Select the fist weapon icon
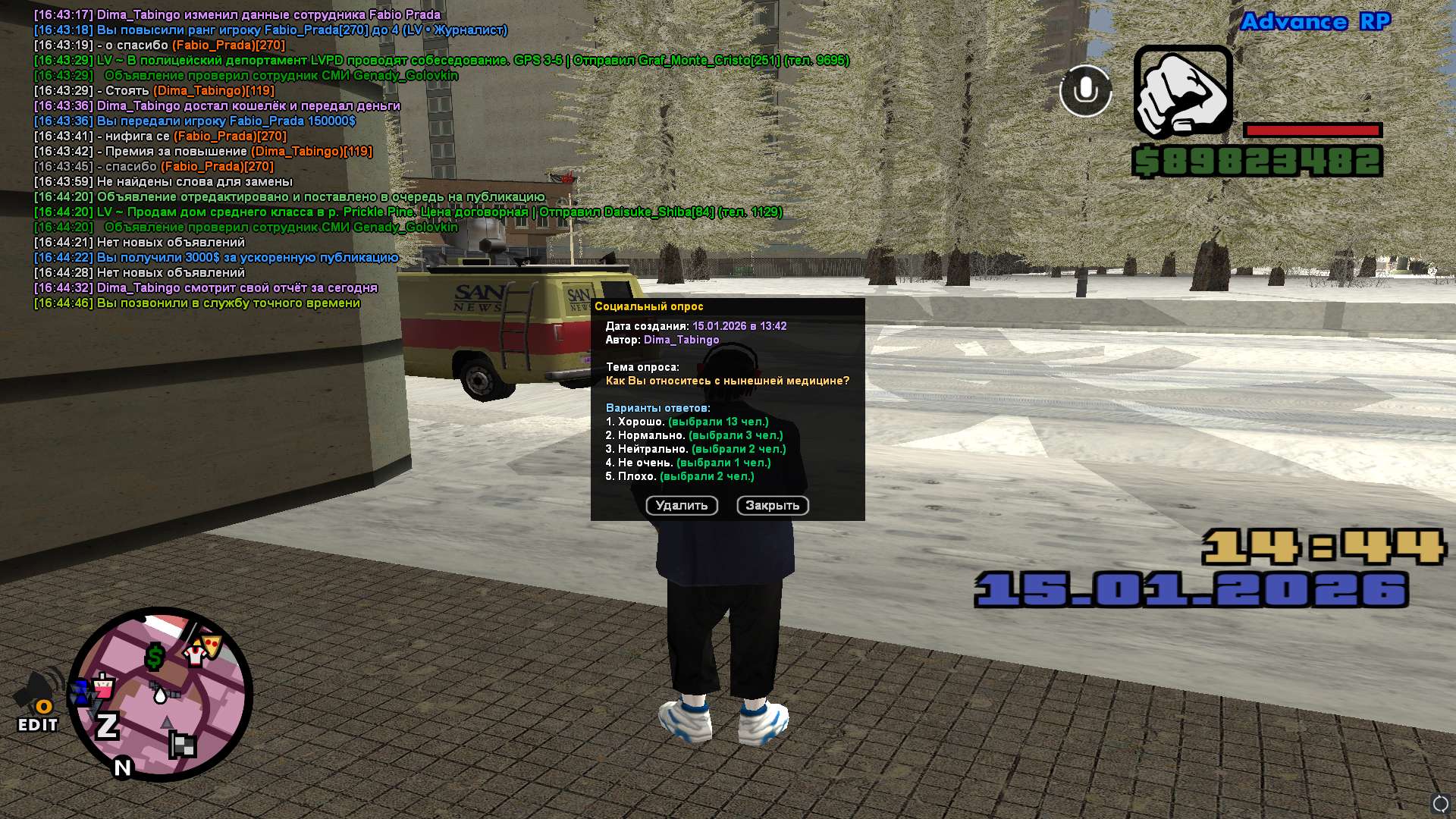The height and width of the screenshot is (819, 1456). [1182, 92]
